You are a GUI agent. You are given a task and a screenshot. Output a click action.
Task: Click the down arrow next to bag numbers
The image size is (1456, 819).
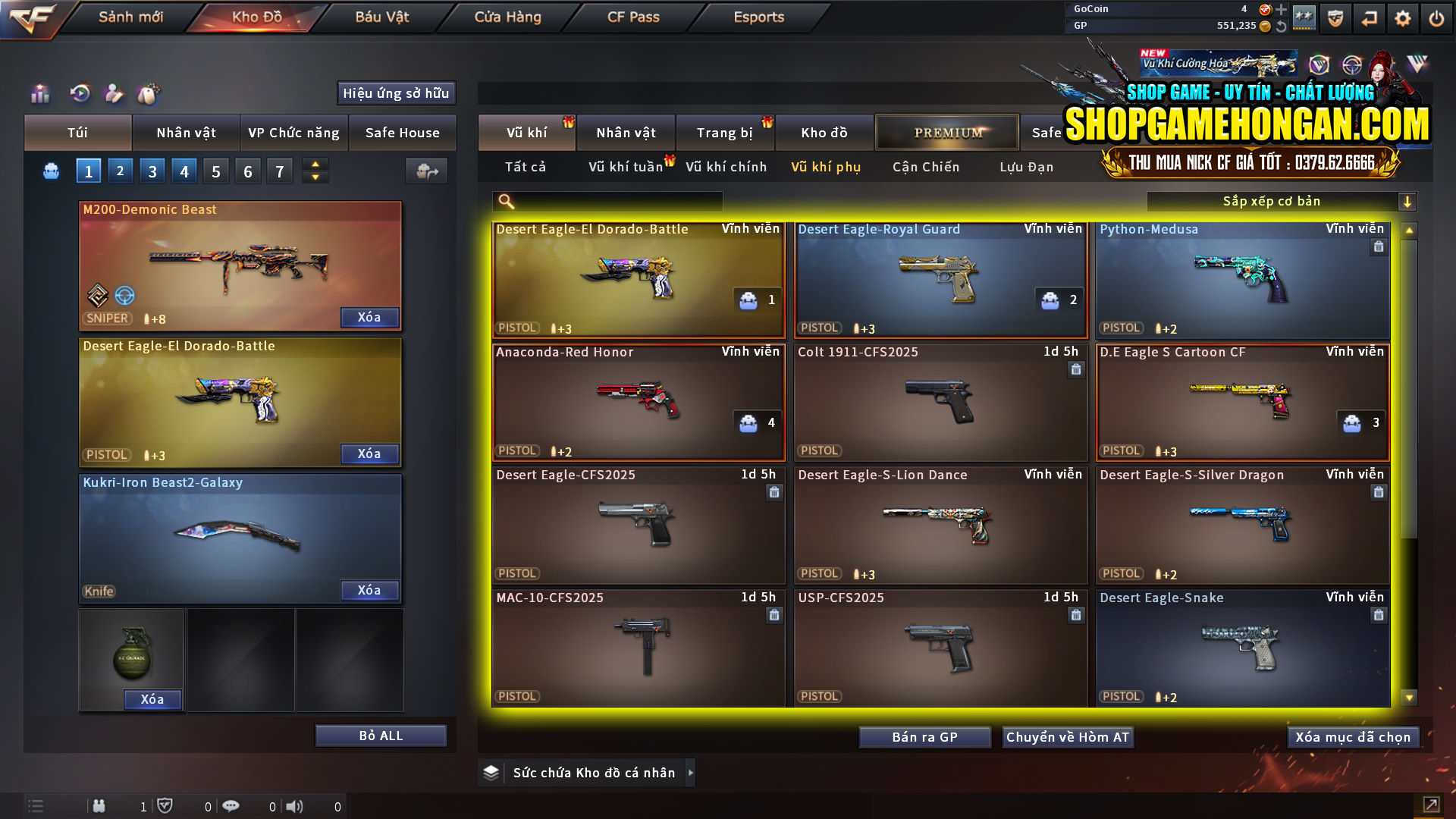(x=314, y=176)
